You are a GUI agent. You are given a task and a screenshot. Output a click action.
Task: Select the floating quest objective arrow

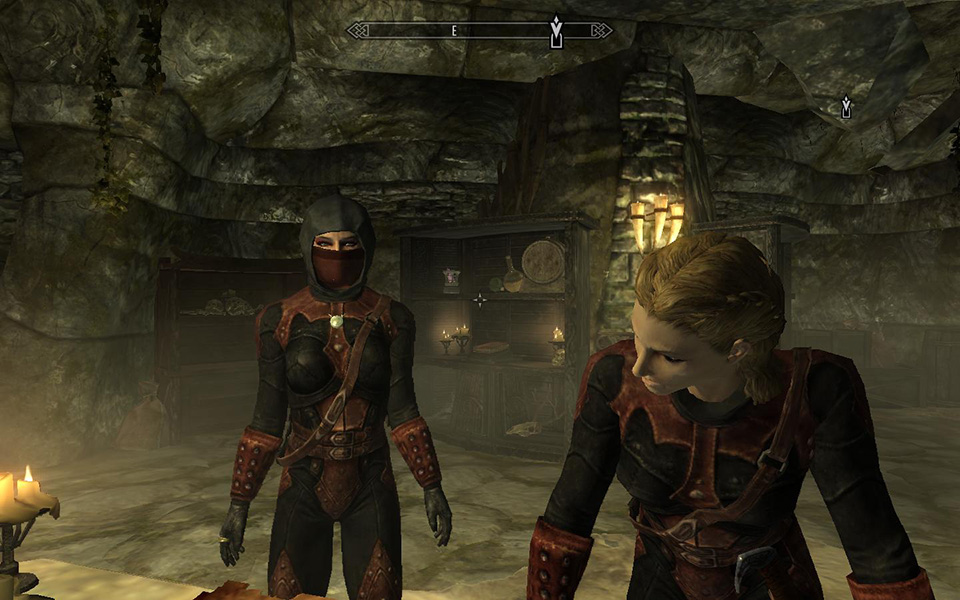pyautogui.click(x=846, y=107)
